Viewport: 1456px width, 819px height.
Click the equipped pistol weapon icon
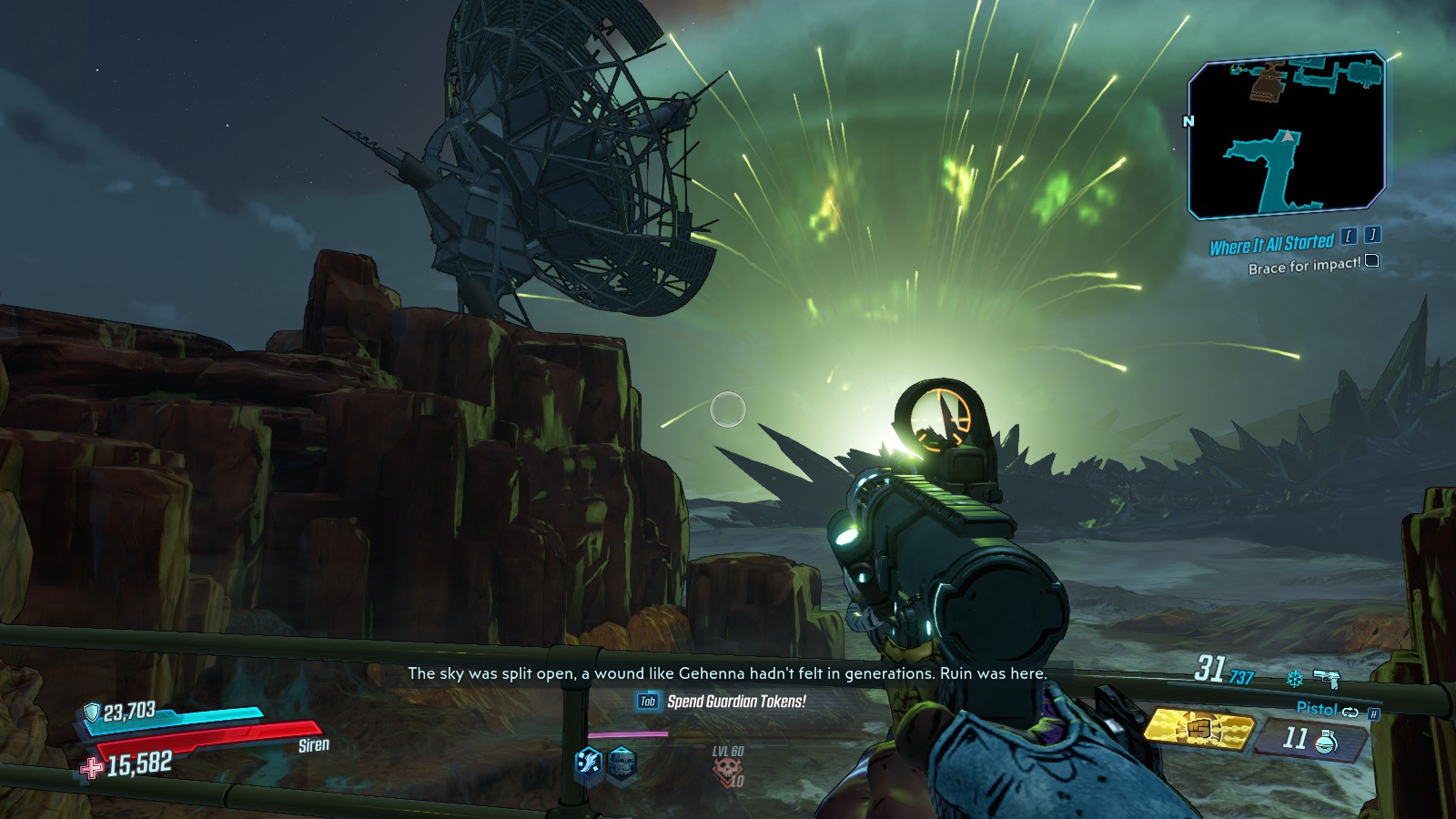[x=1326, y=678]
